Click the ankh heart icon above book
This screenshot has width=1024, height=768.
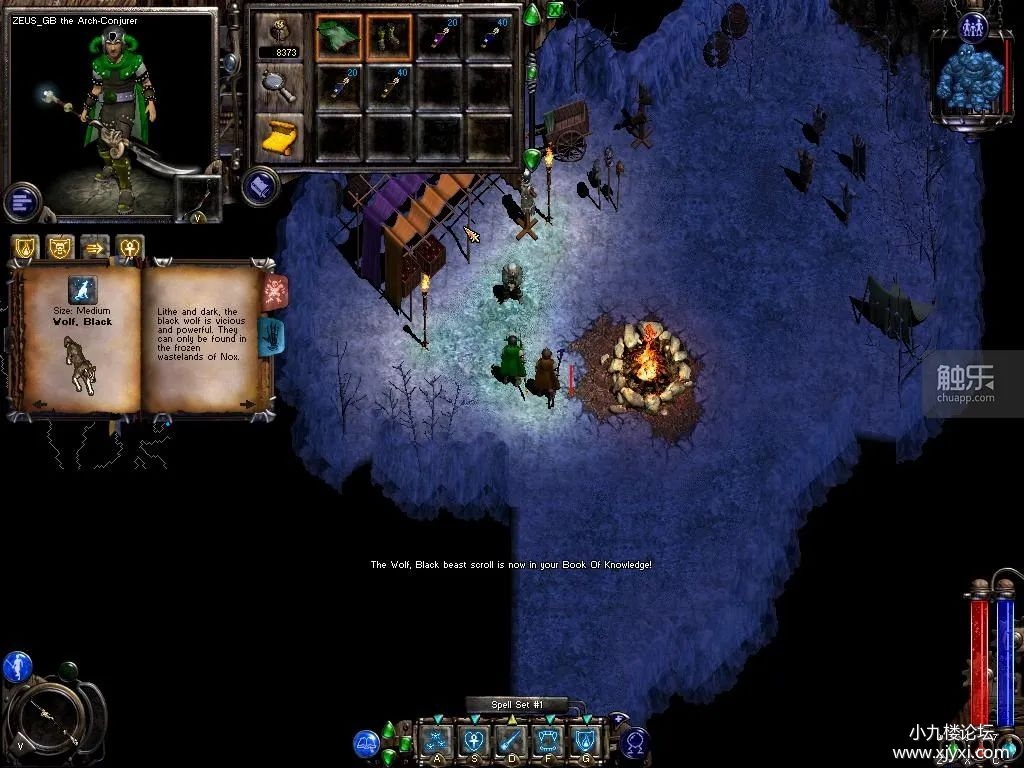pos(130,247)
